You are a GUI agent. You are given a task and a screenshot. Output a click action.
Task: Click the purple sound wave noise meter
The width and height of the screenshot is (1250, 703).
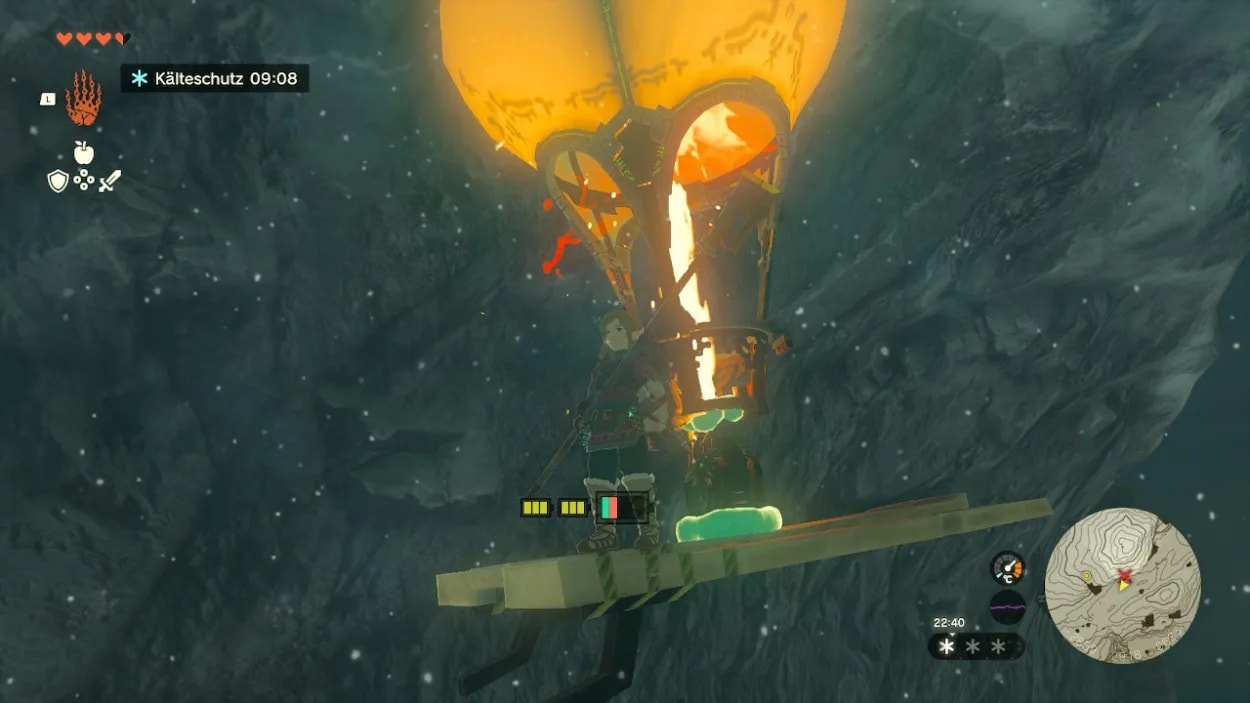(1007, 607)
